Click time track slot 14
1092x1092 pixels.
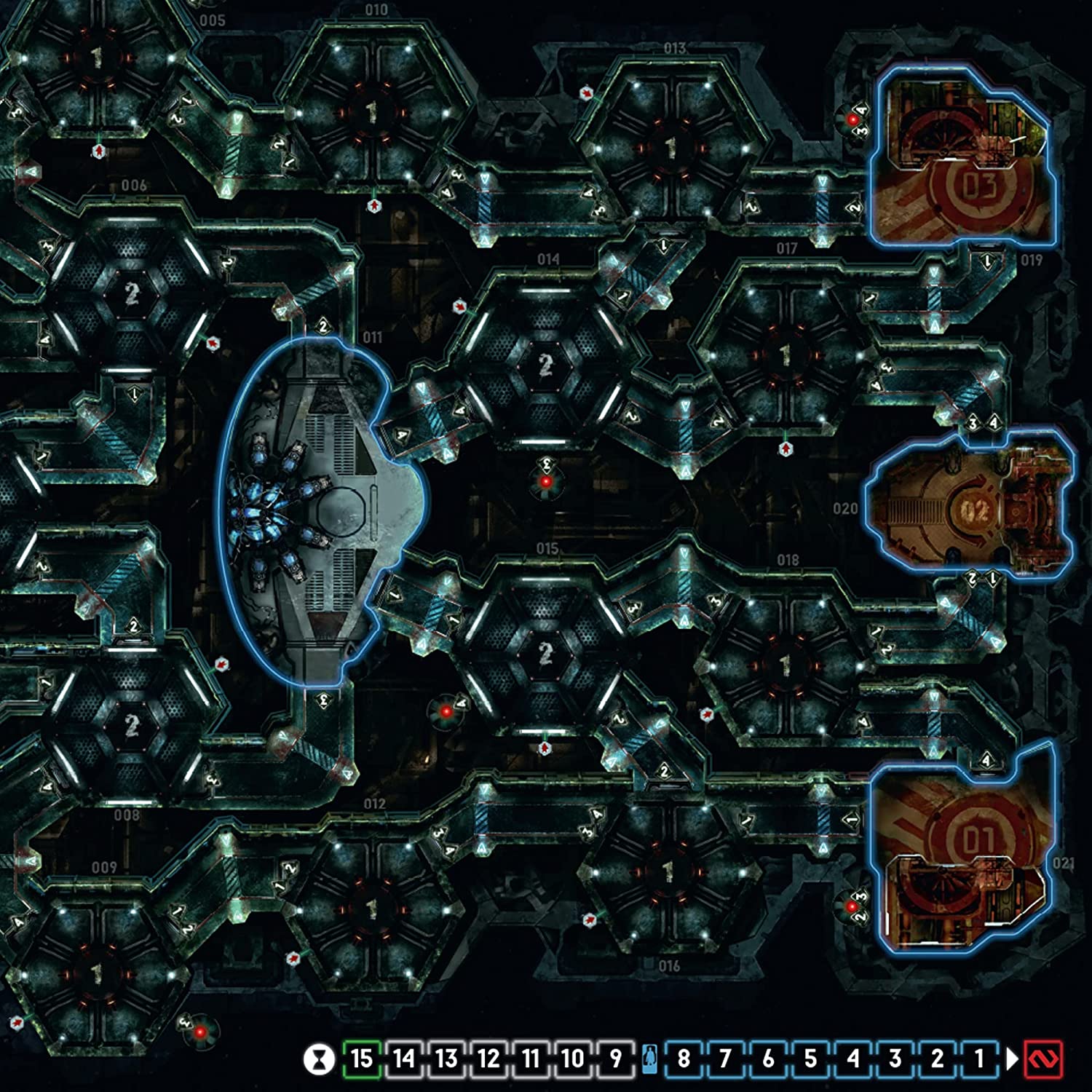(404, 1058)
